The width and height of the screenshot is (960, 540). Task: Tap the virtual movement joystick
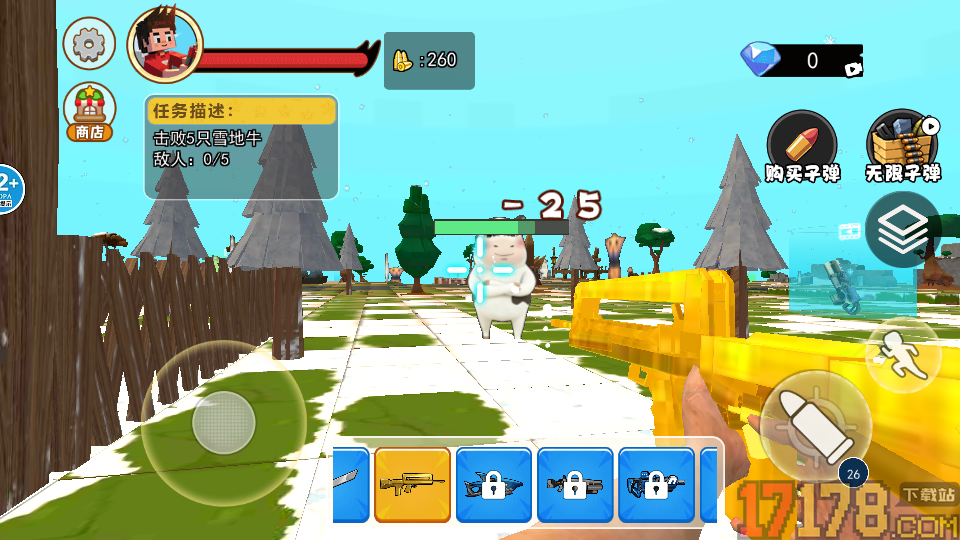pos(223,424)
